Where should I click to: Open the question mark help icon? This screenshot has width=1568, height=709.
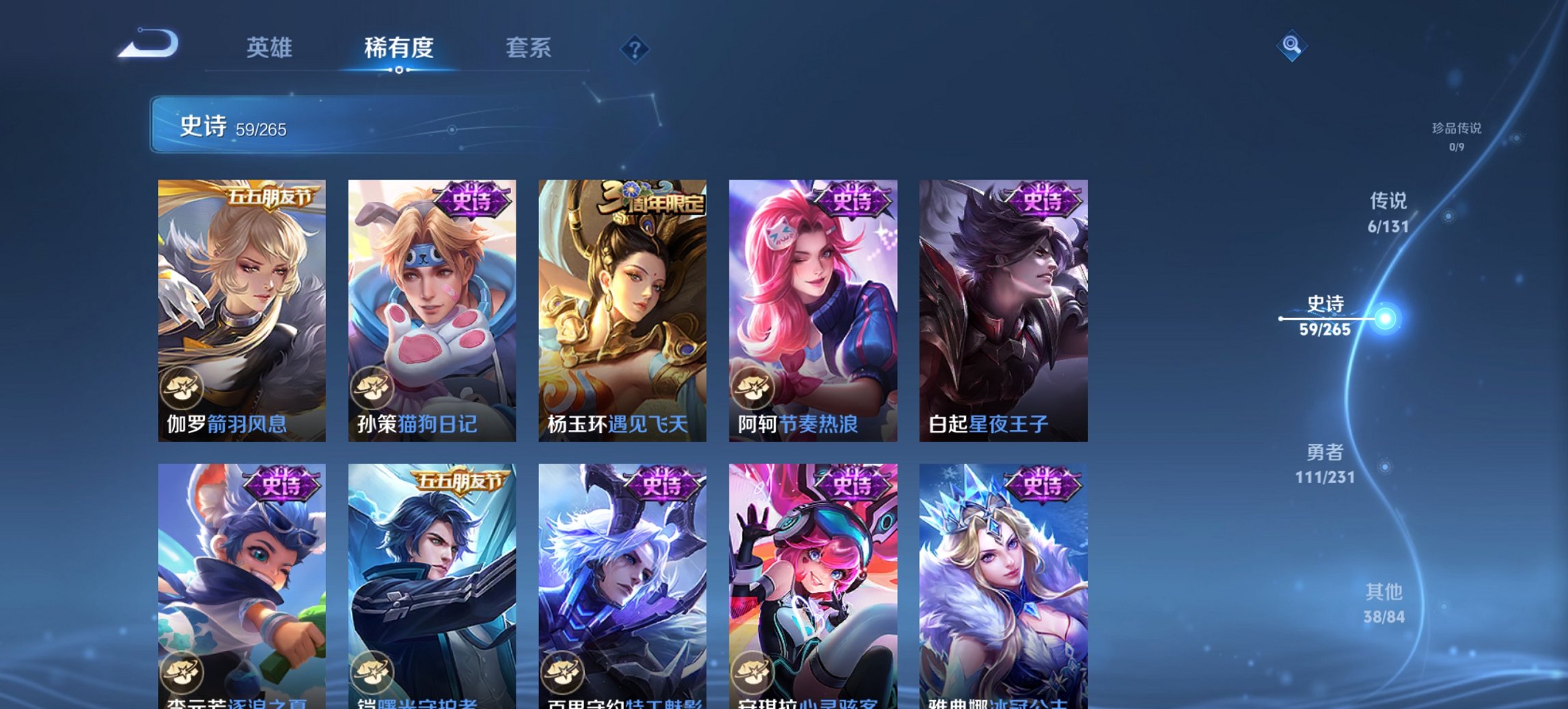tap(634, 49)
